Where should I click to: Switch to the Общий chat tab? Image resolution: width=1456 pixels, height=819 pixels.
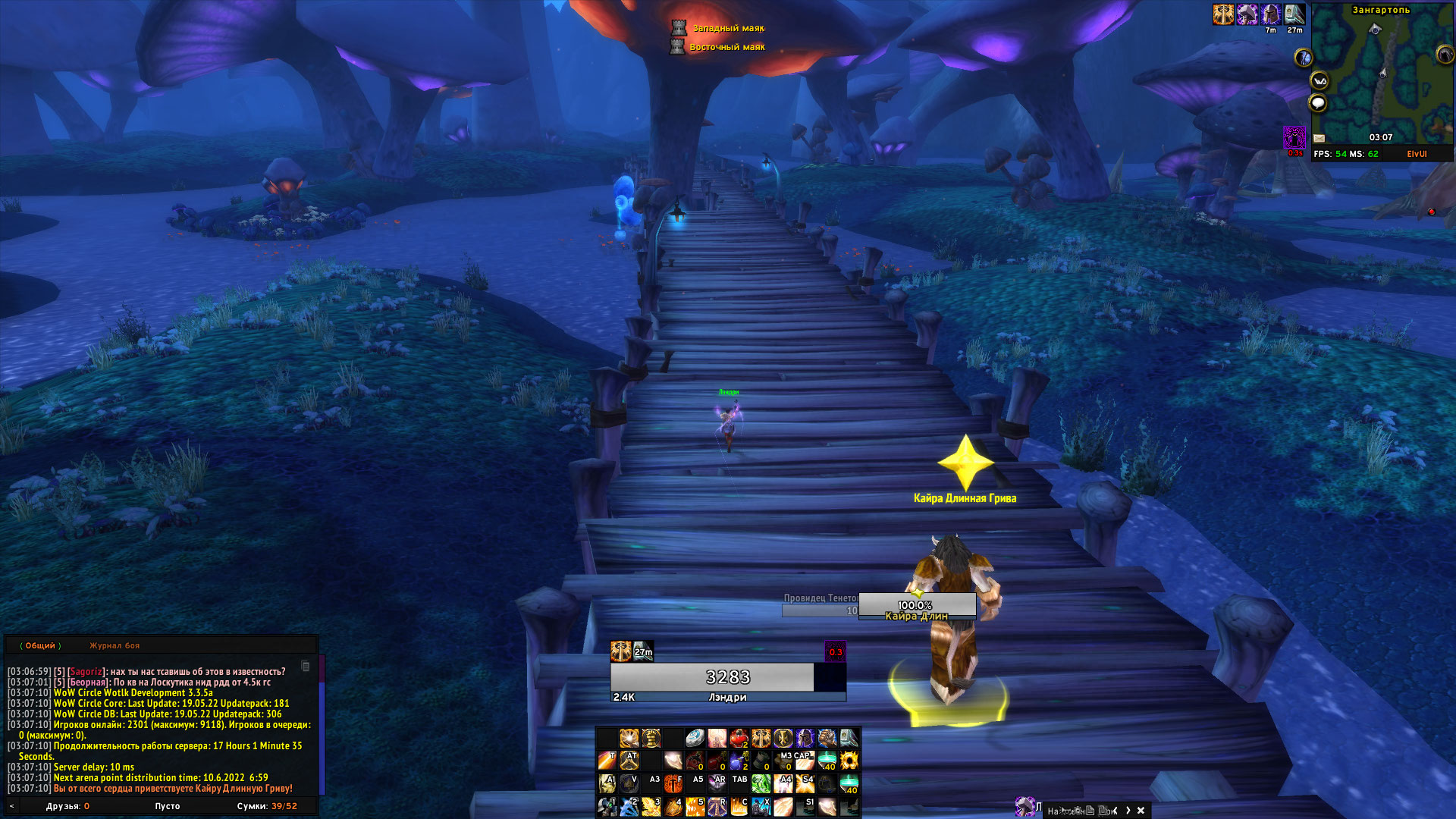[x=40, y=645]
